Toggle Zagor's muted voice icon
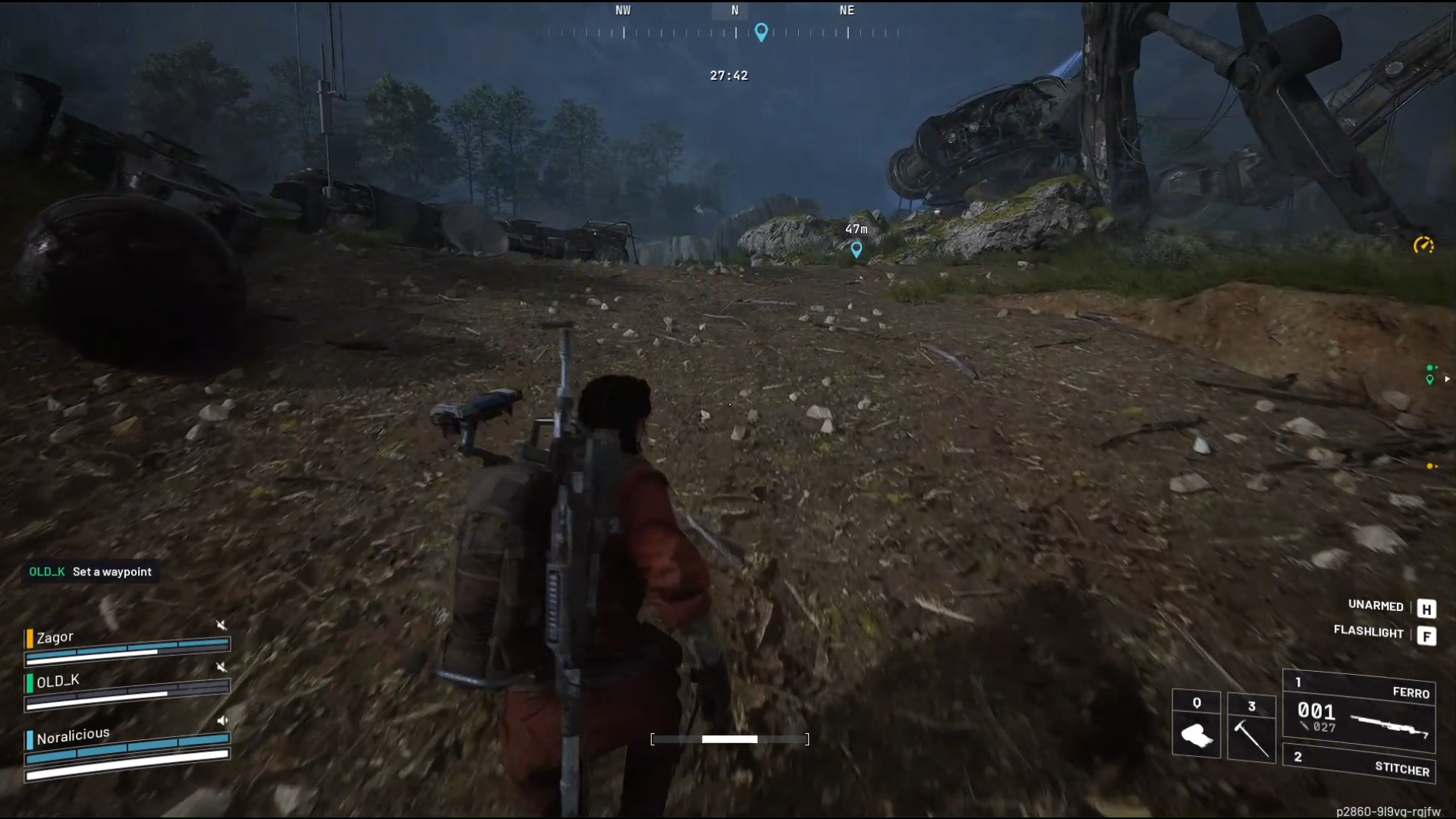Viewport: 1456px width, 819px height. pyautogui.click(x=221, y=625)
